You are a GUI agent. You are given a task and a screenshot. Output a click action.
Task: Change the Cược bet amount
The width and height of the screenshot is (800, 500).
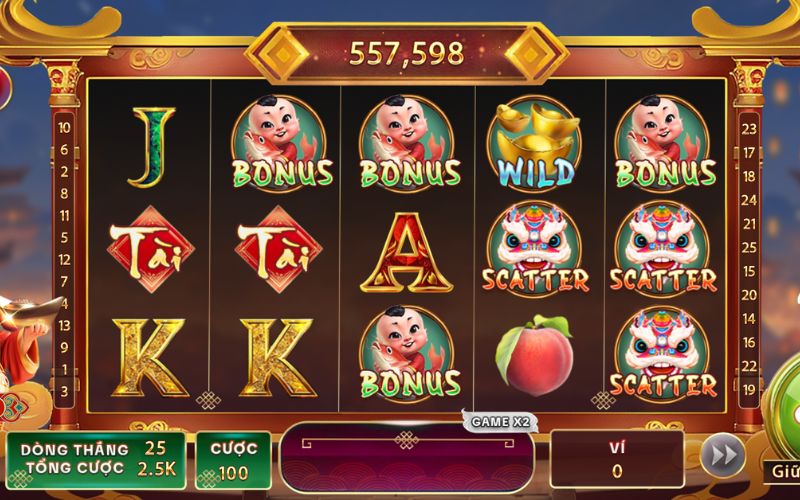point(233,458)
